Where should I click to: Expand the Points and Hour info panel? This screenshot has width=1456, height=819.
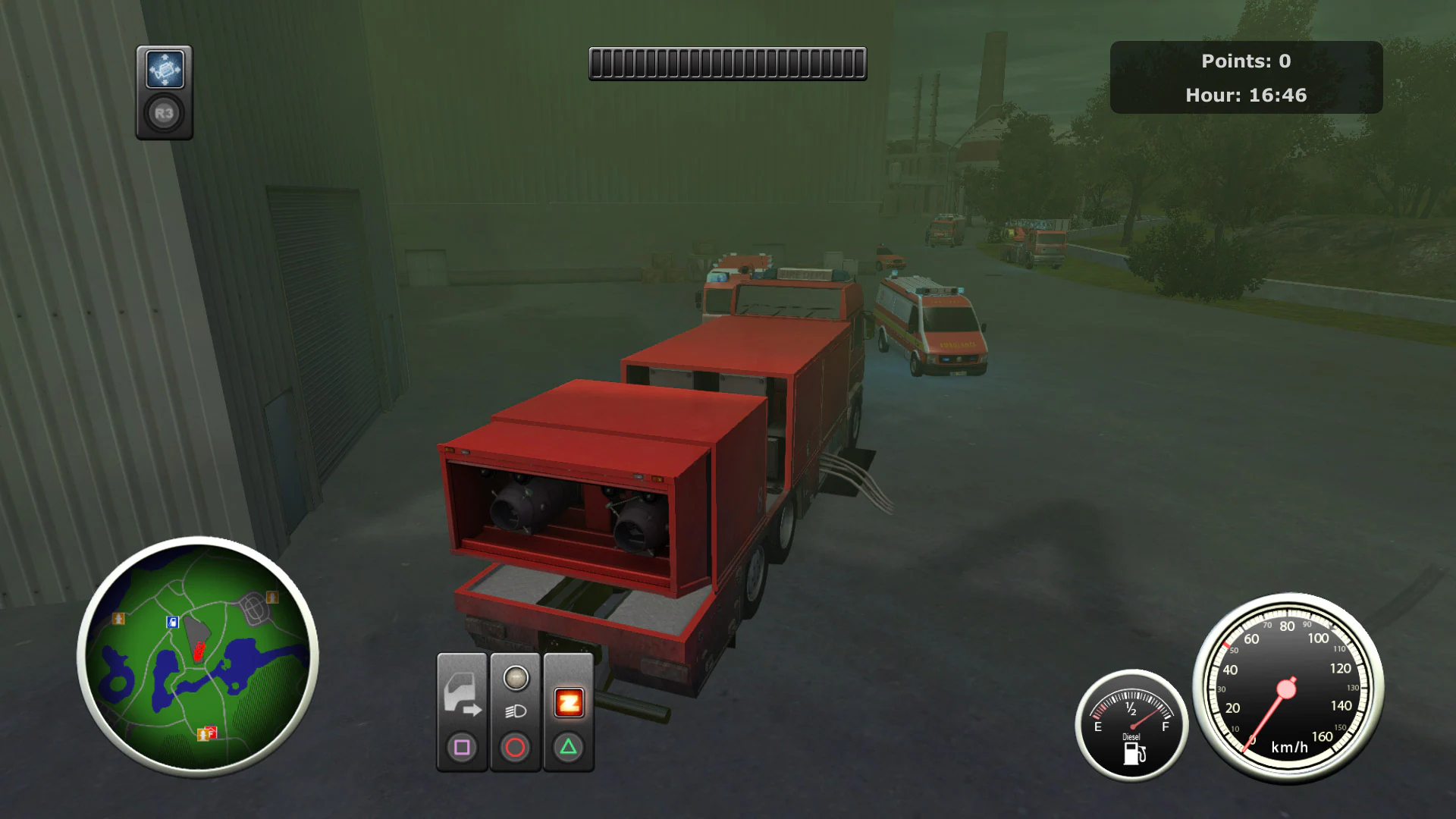(1245, 77)
